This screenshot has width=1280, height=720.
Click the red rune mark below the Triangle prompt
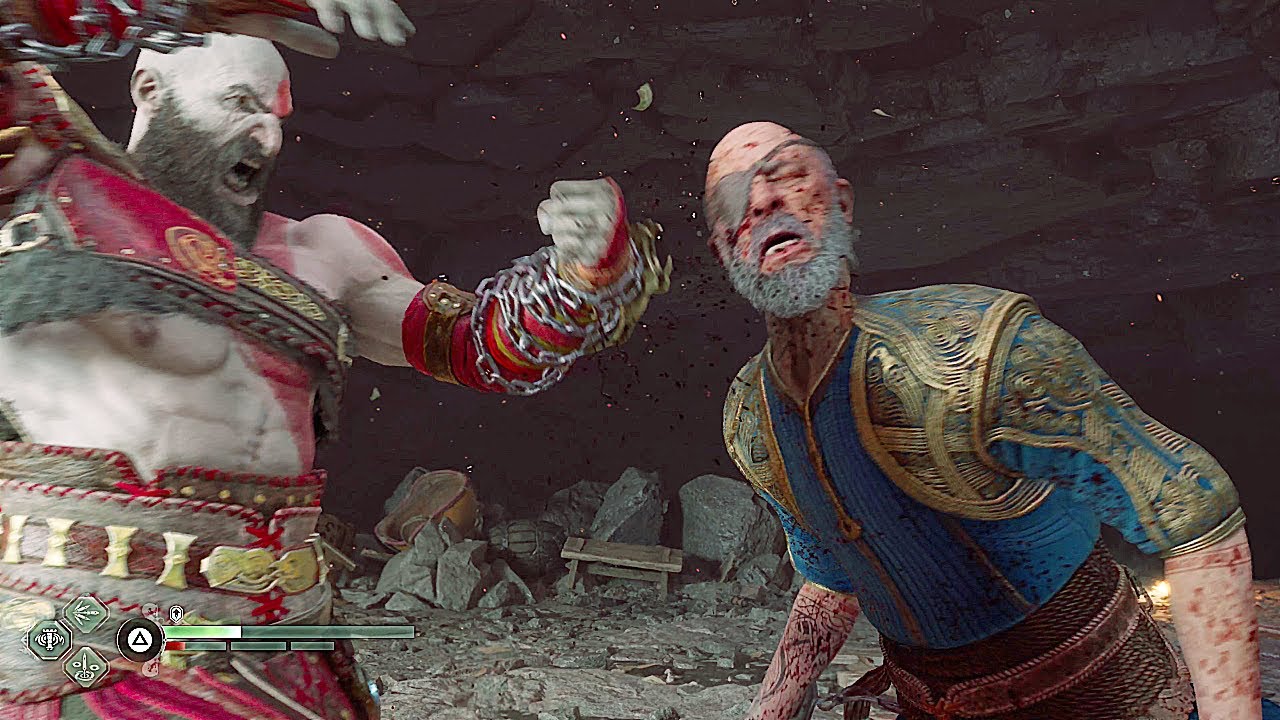tap(150, 668)
